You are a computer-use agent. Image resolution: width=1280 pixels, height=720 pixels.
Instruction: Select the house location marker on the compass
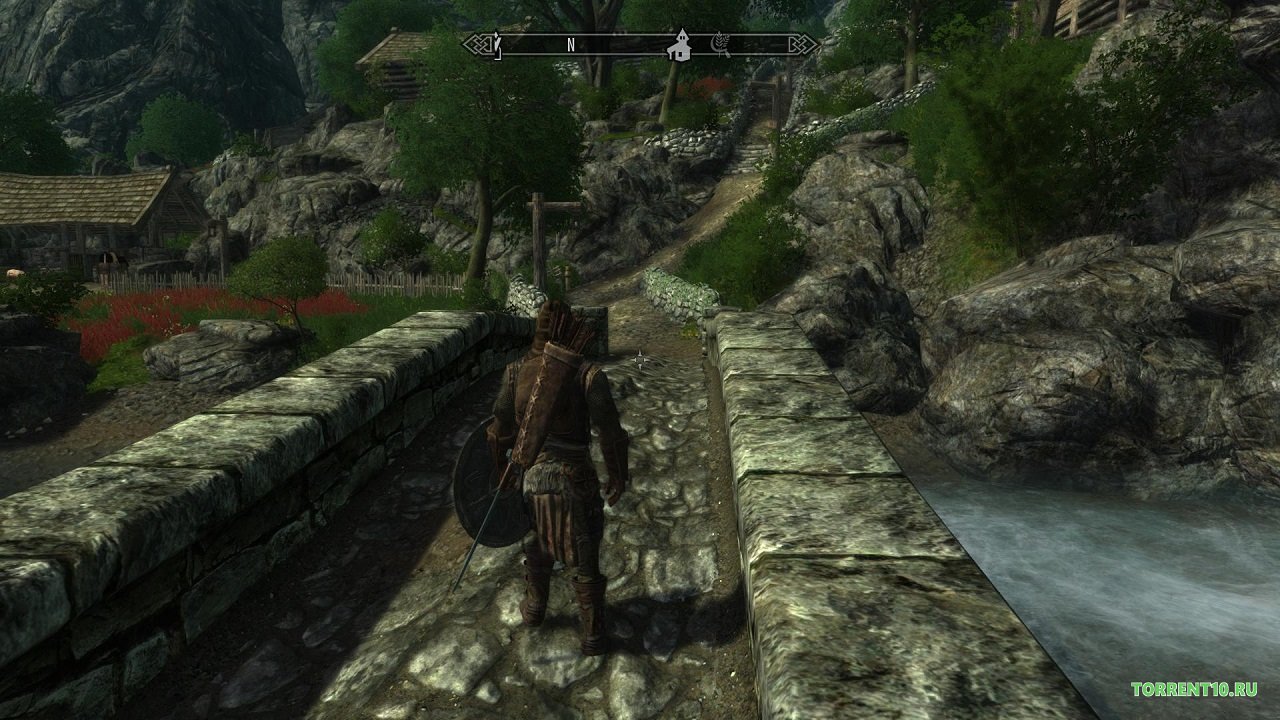(680, 44)
